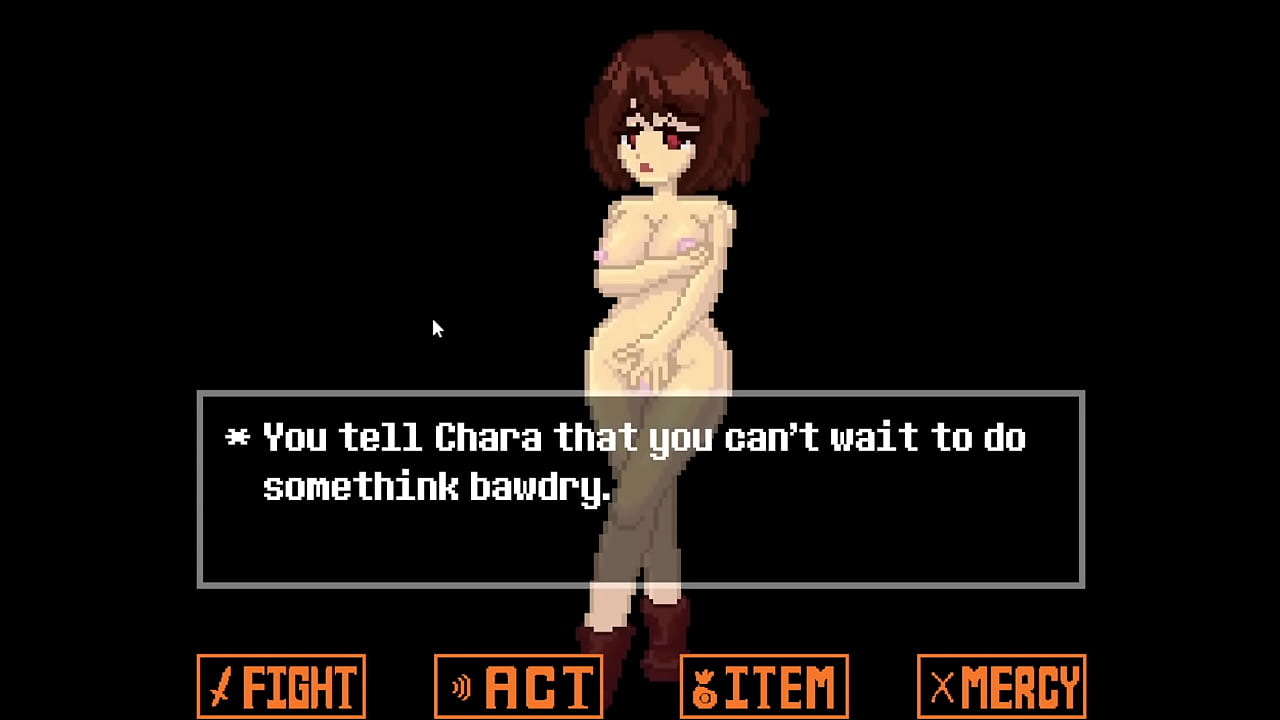
Task: Click the MERCY command button
Action: click(1001, 686)
